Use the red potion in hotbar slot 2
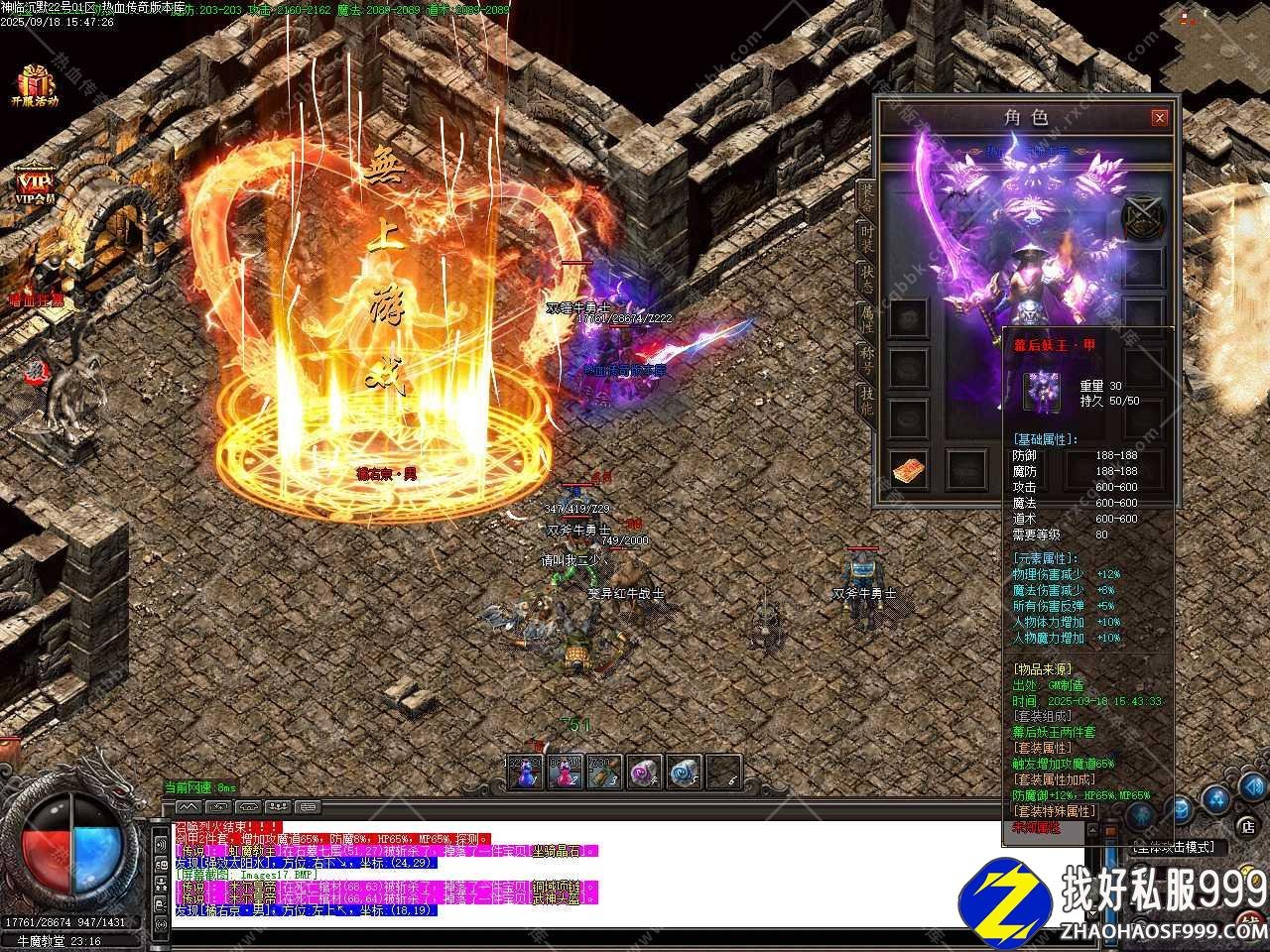 565,772
